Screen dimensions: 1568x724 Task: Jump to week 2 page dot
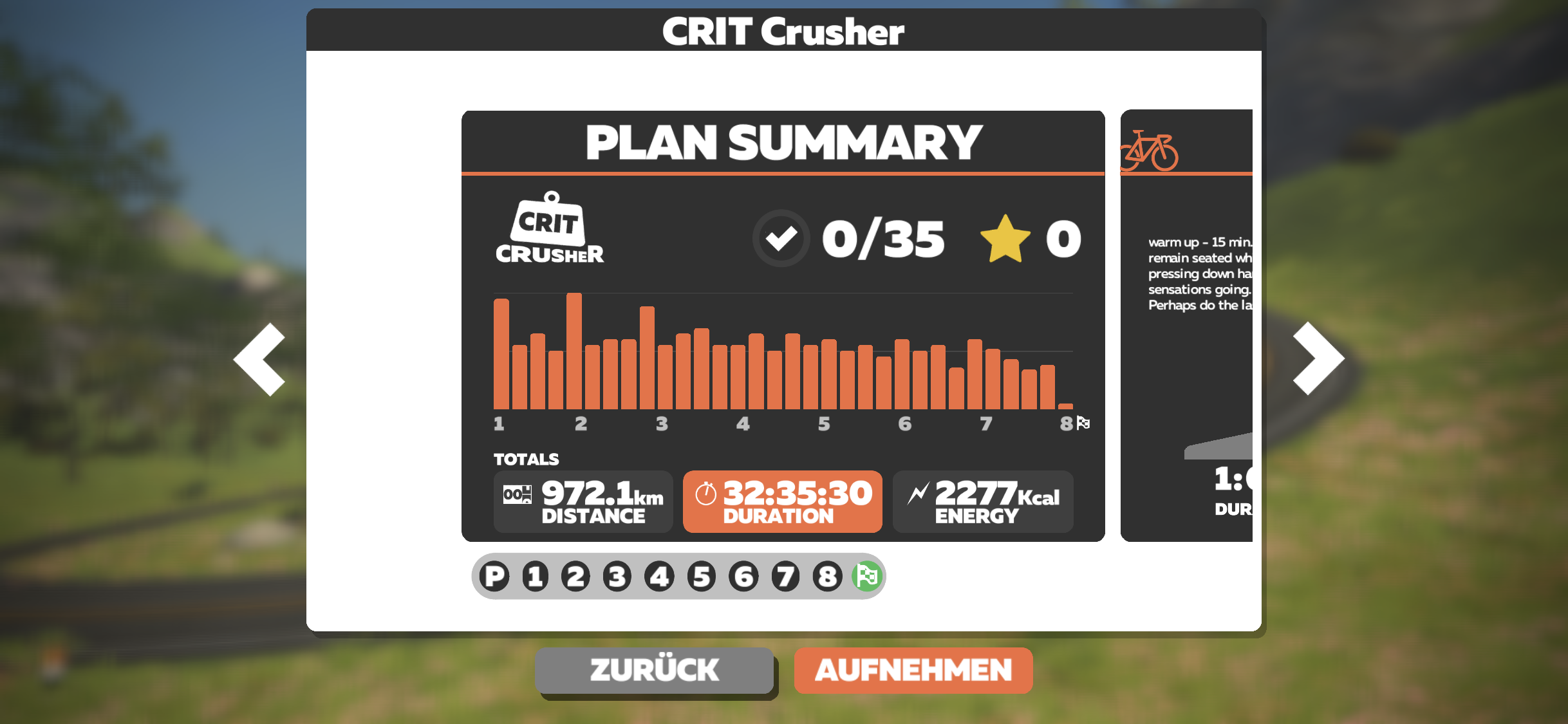576,576
